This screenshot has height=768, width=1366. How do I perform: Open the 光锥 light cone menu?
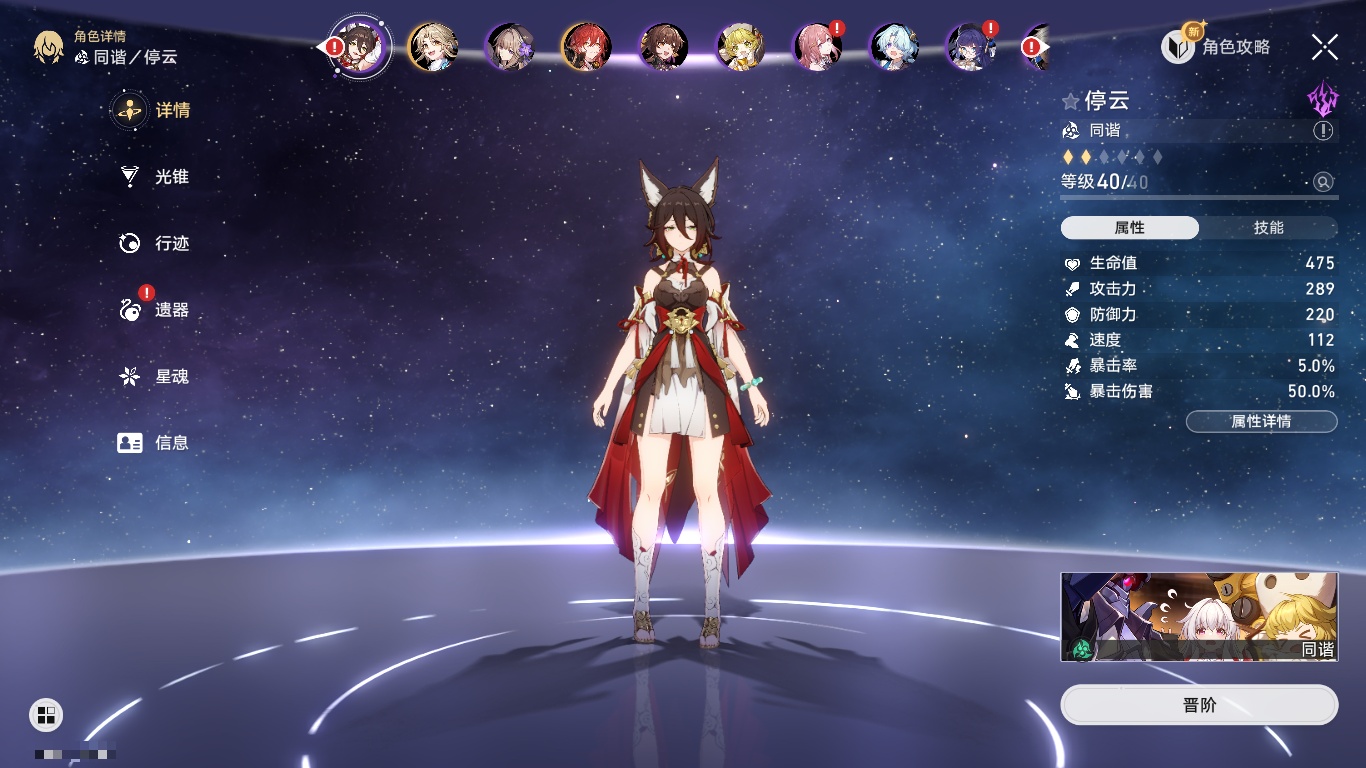pos(153,177)
